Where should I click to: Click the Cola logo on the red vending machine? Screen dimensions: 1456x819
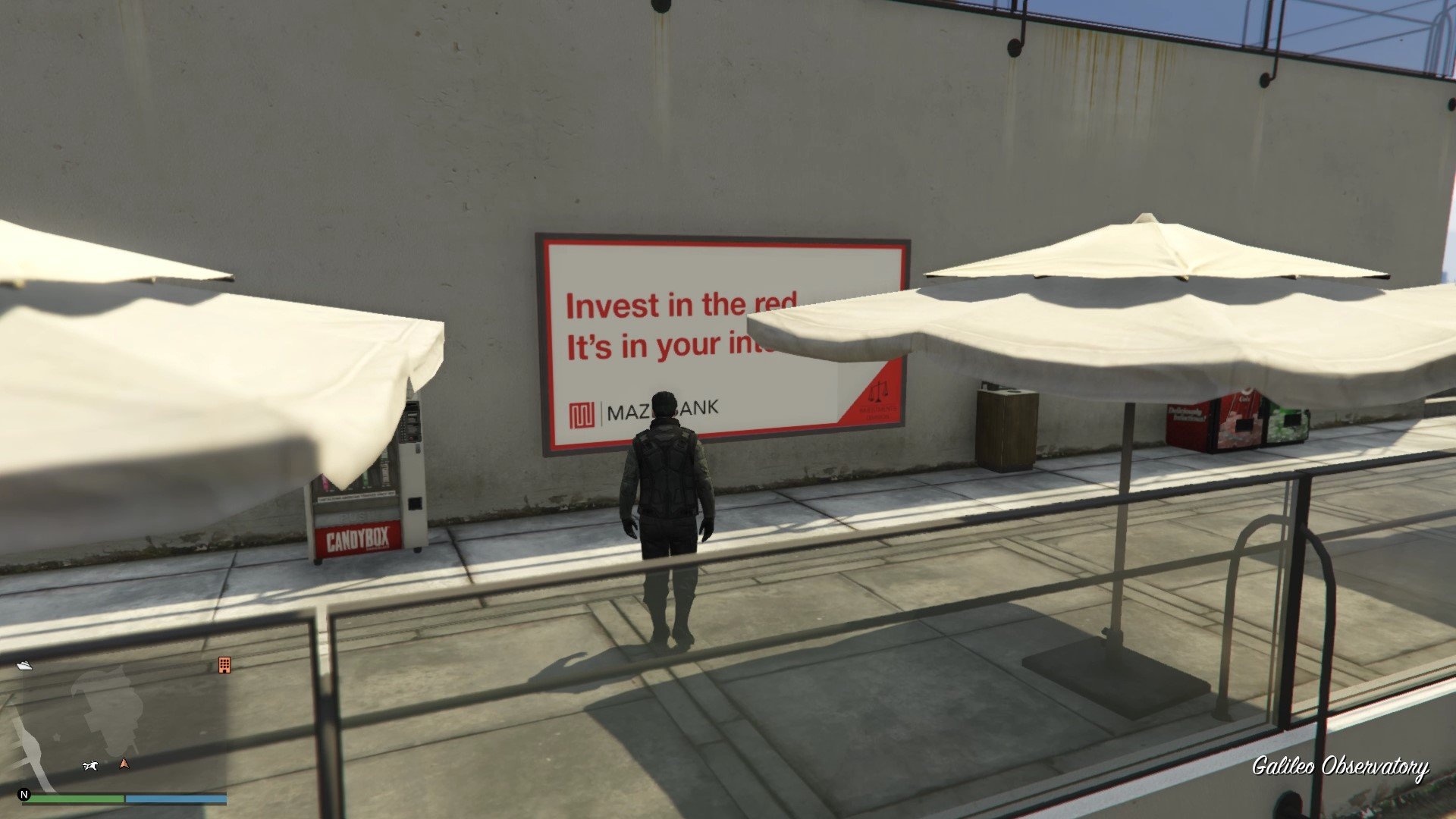pyautogui.click(x=1245, y=397)
